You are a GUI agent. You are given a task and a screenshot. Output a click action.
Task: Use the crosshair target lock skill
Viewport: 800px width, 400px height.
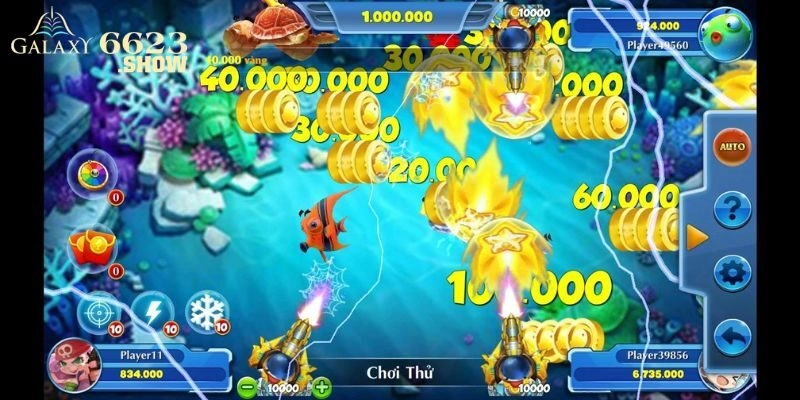[x=98, y=311]
